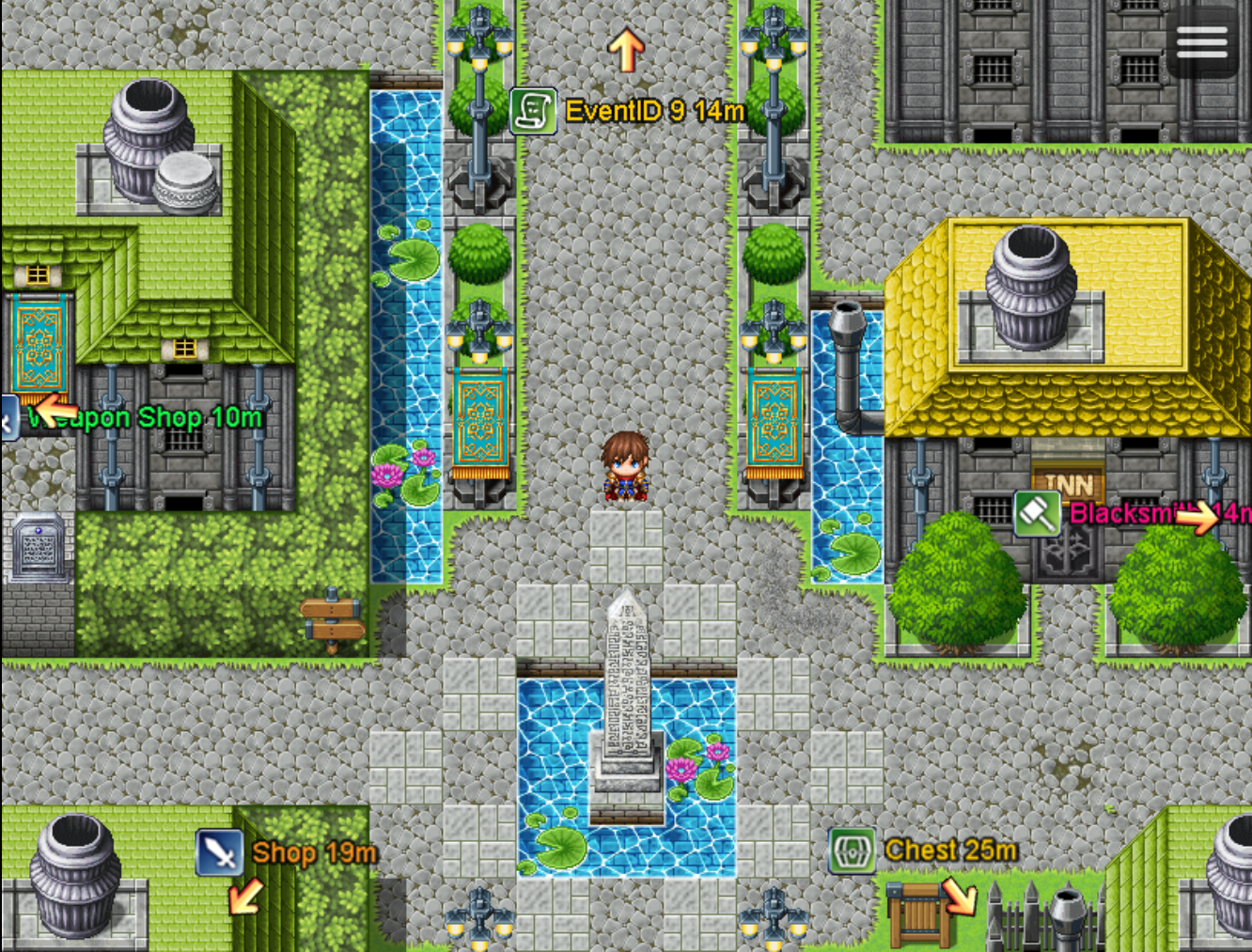Tap the player character in the plaza

click(627, 467)
